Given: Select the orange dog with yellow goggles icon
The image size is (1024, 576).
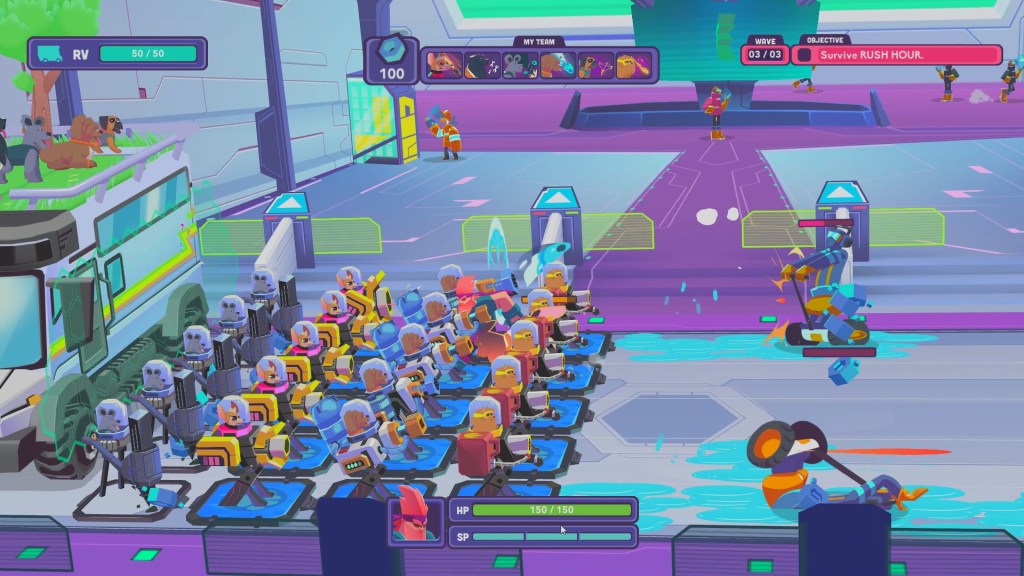Looking at the screenshot, I should [633, 66].
